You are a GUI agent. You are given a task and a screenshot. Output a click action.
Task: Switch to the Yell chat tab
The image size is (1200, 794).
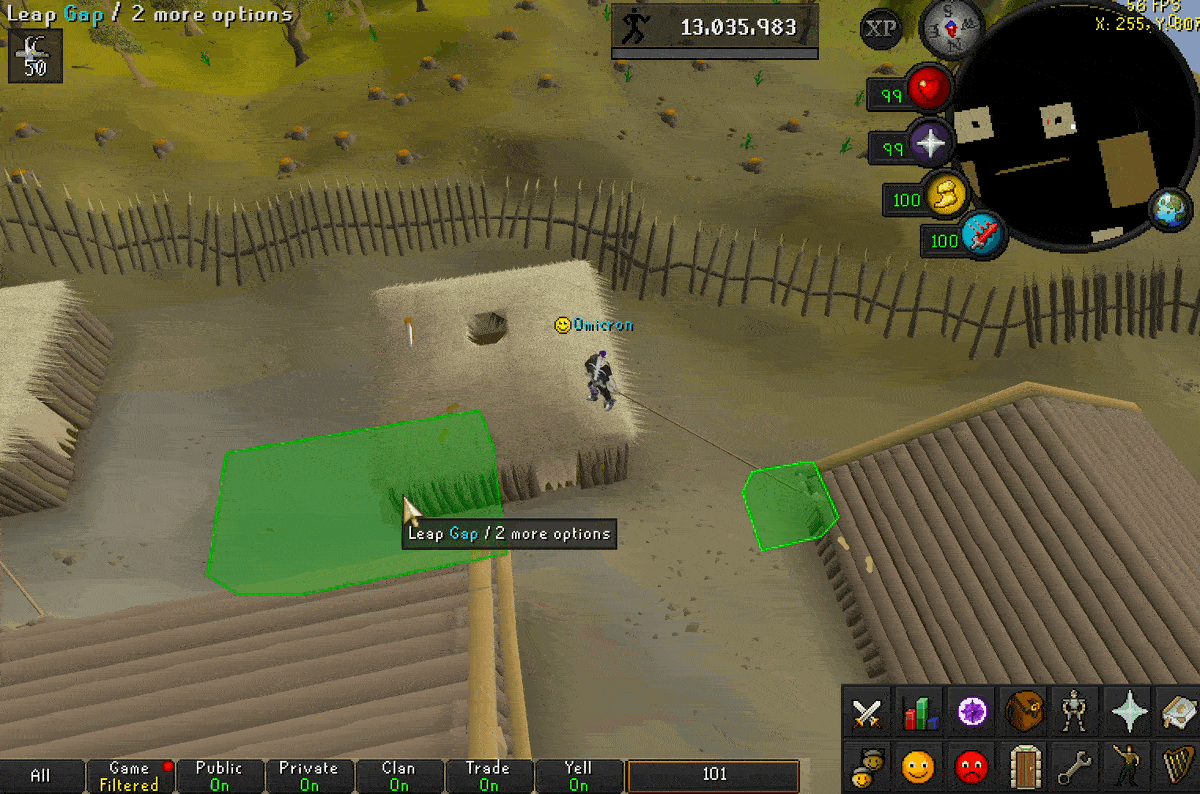[578, 776]
